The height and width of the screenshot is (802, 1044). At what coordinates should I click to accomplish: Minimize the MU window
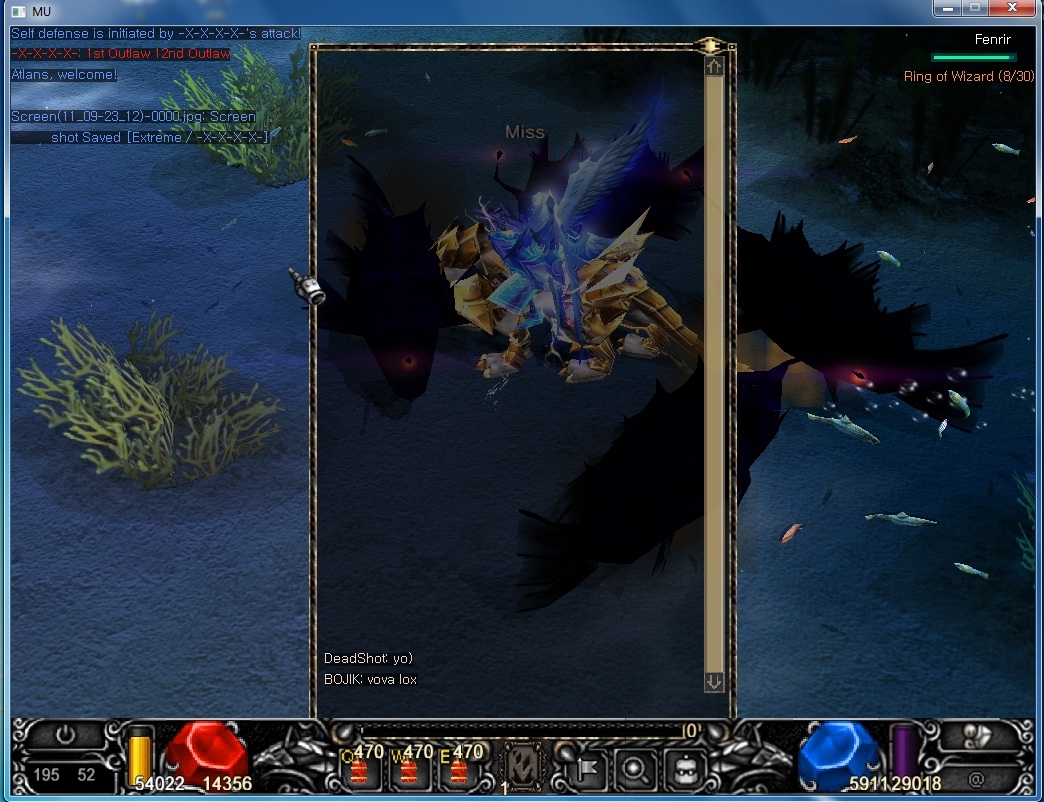947,8
